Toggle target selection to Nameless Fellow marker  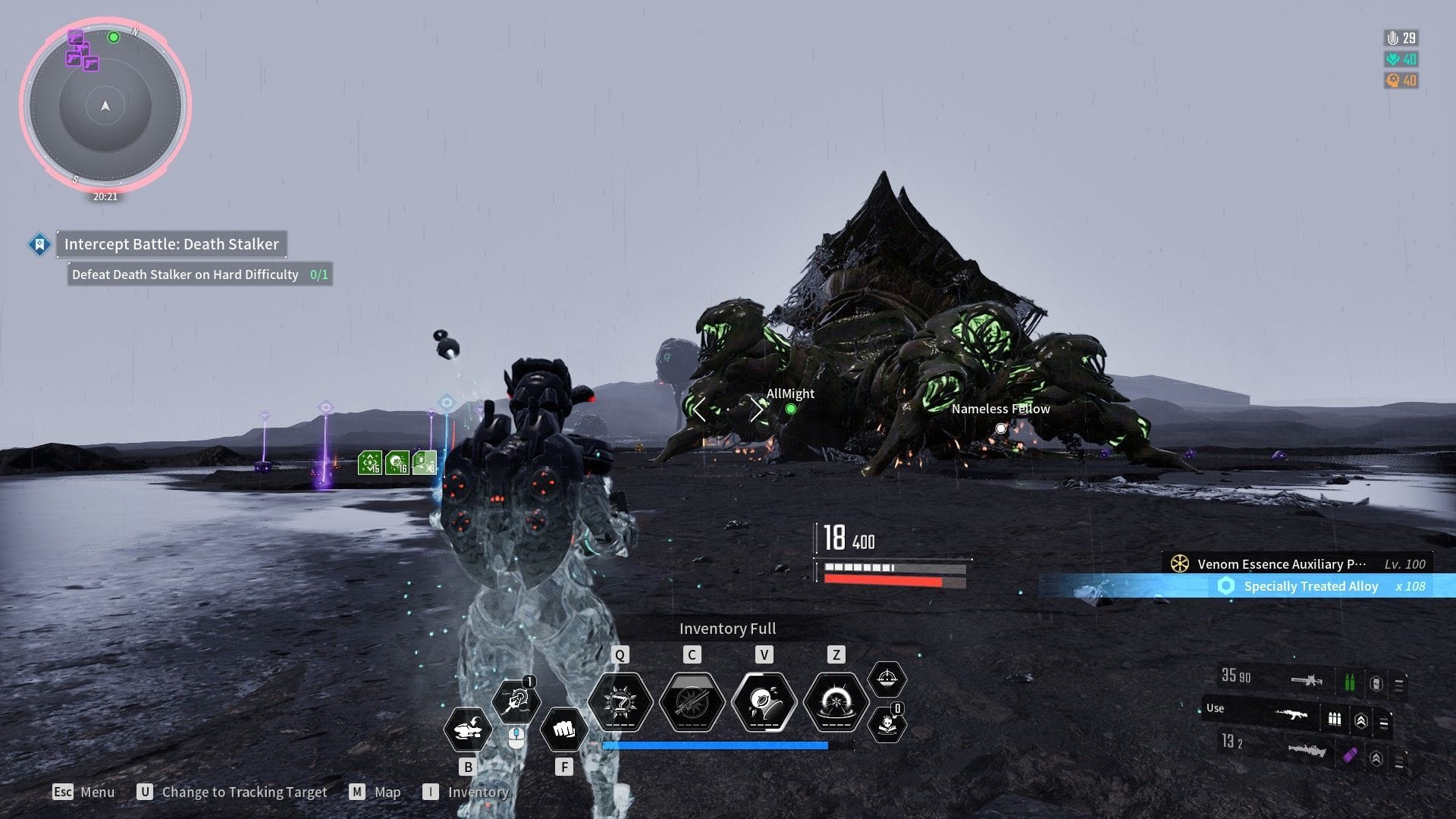point(1001,428)
